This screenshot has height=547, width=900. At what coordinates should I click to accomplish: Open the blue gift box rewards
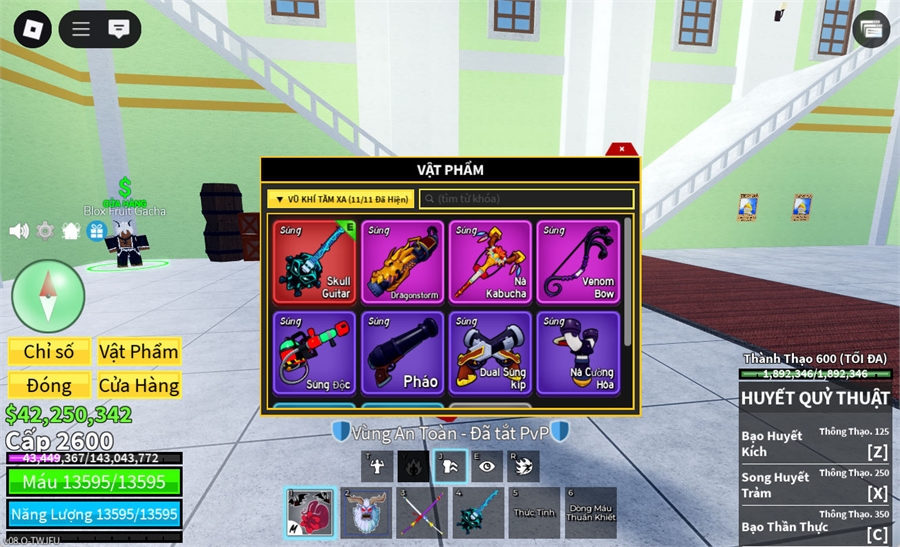[x=96, y=231]
